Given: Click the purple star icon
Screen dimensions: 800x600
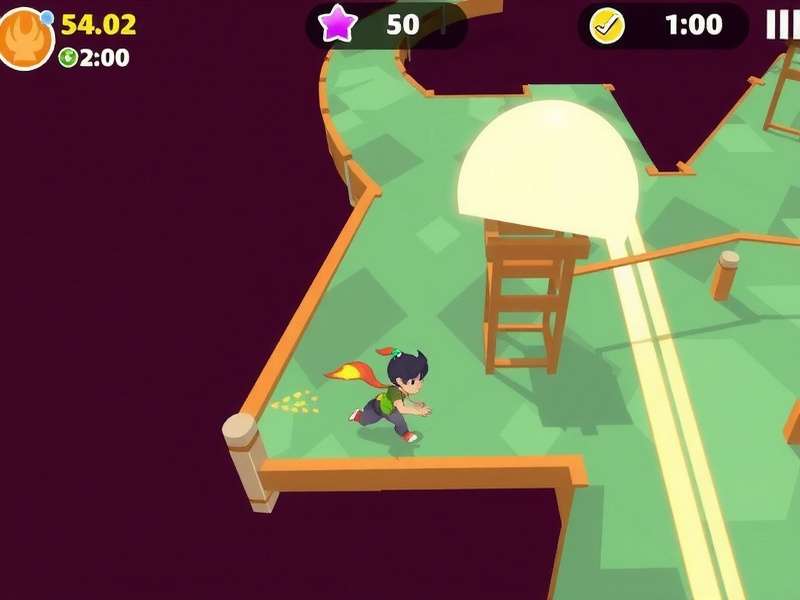Looking at the screenshot, I should tap(338, 24).
